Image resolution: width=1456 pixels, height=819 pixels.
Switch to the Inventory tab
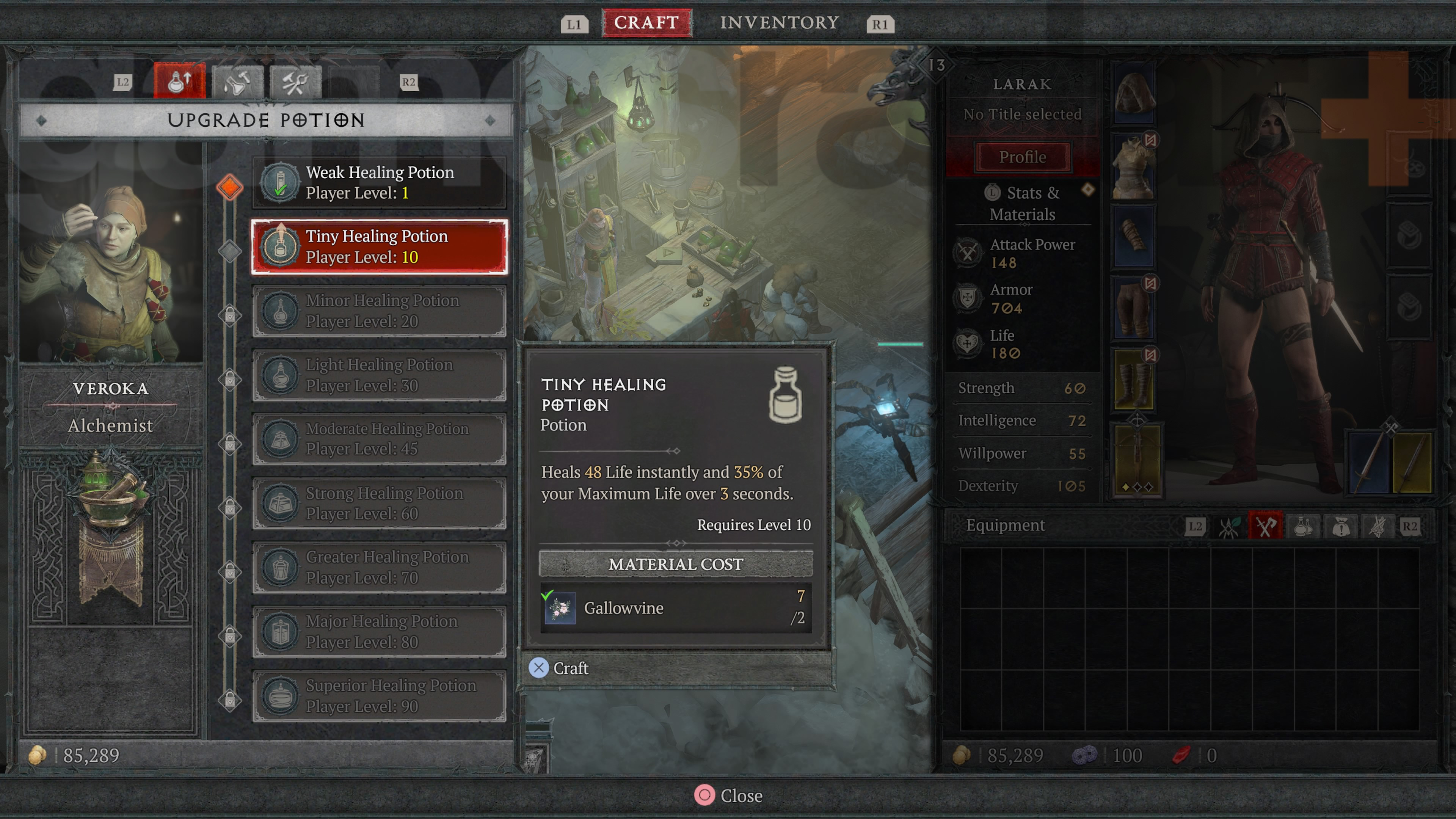(x=779, y=23)
